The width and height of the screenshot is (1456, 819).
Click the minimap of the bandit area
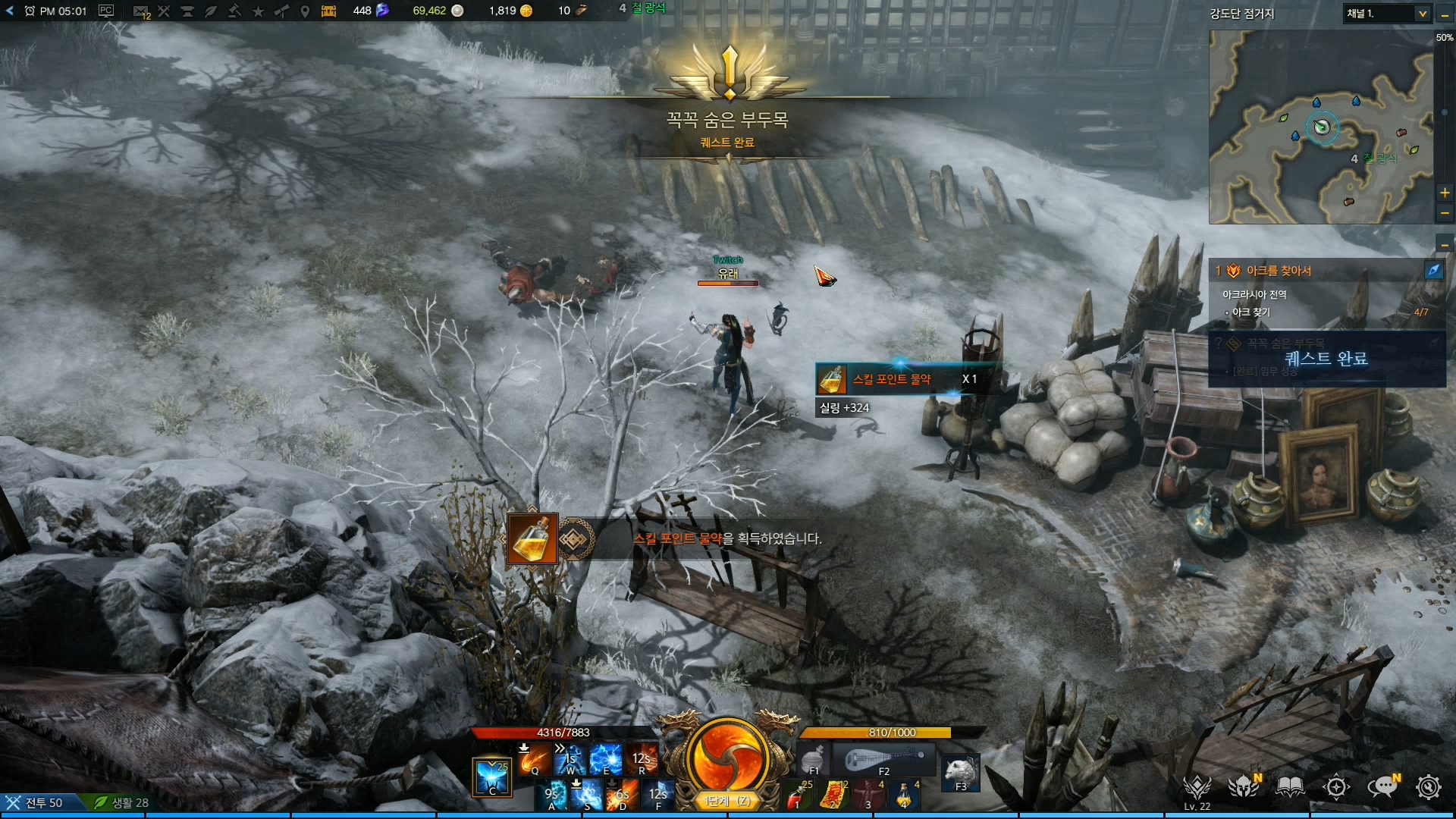tap(1319, 127)
